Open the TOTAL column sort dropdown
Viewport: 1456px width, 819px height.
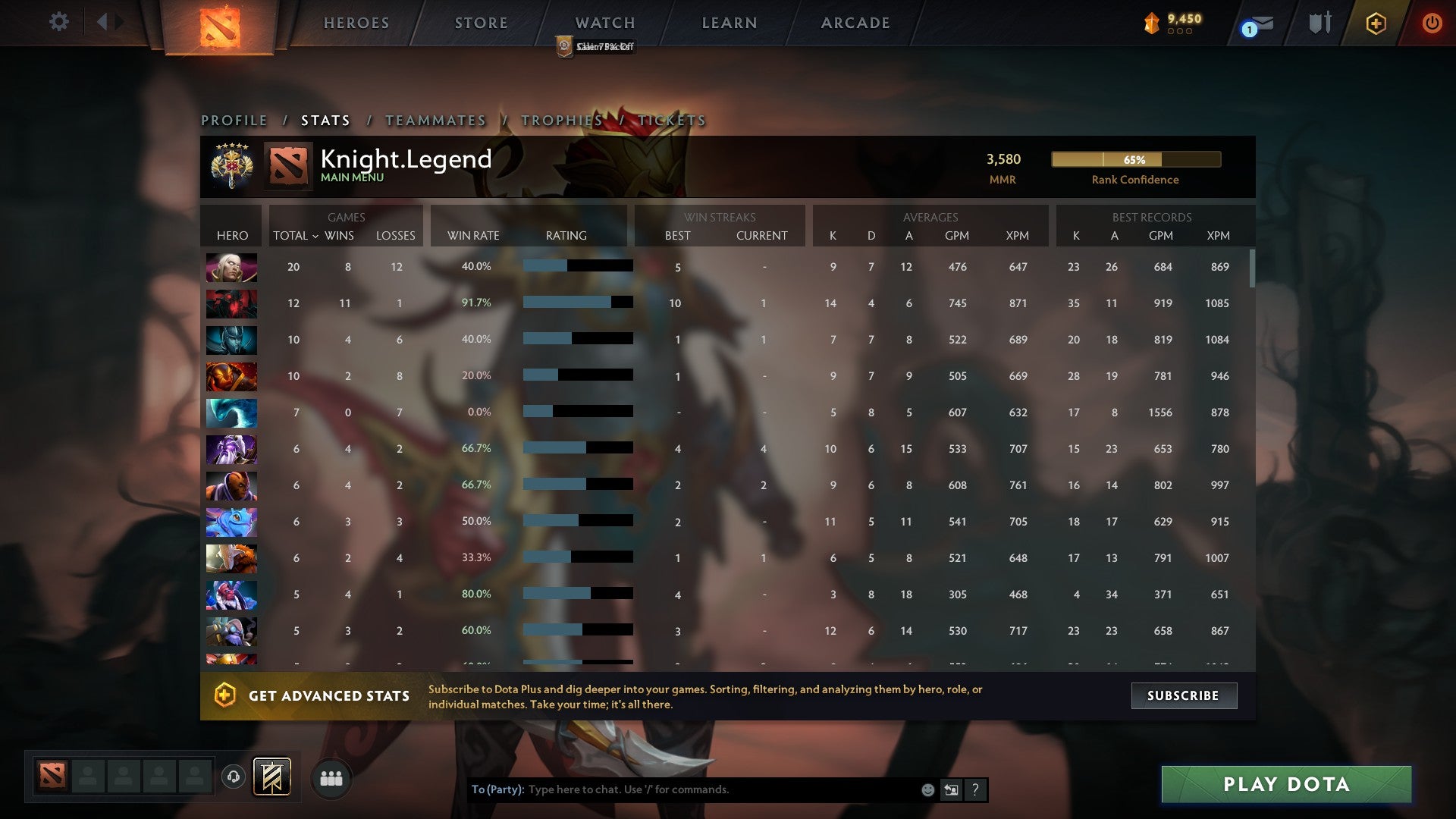(x=297, y=236)
